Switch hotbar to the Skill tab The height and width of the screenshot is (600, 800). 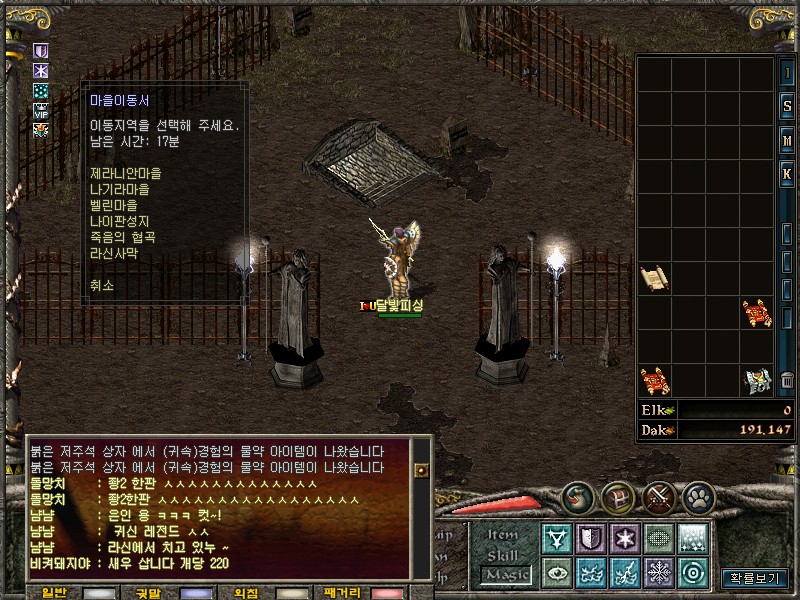click(503, 555)
